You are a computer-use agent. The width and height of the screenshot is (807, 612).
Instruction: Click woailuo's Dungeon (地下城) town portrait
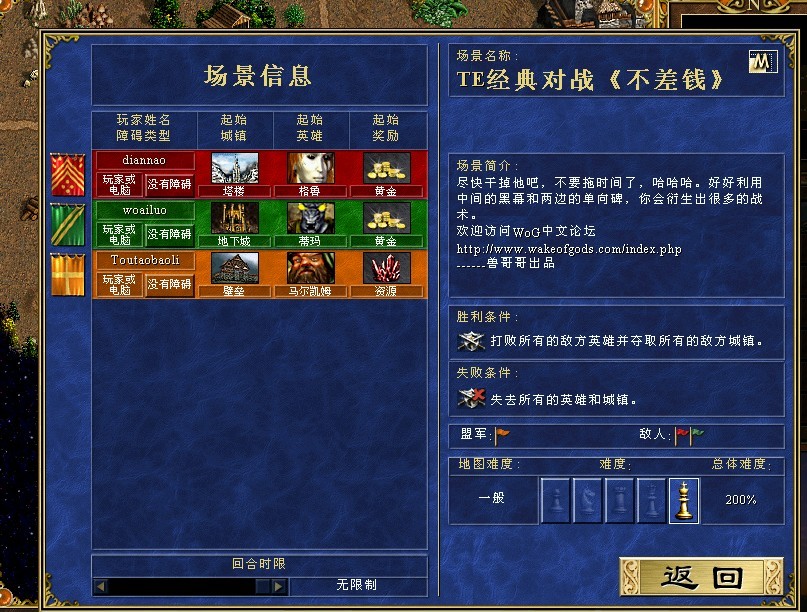point(235,218)
